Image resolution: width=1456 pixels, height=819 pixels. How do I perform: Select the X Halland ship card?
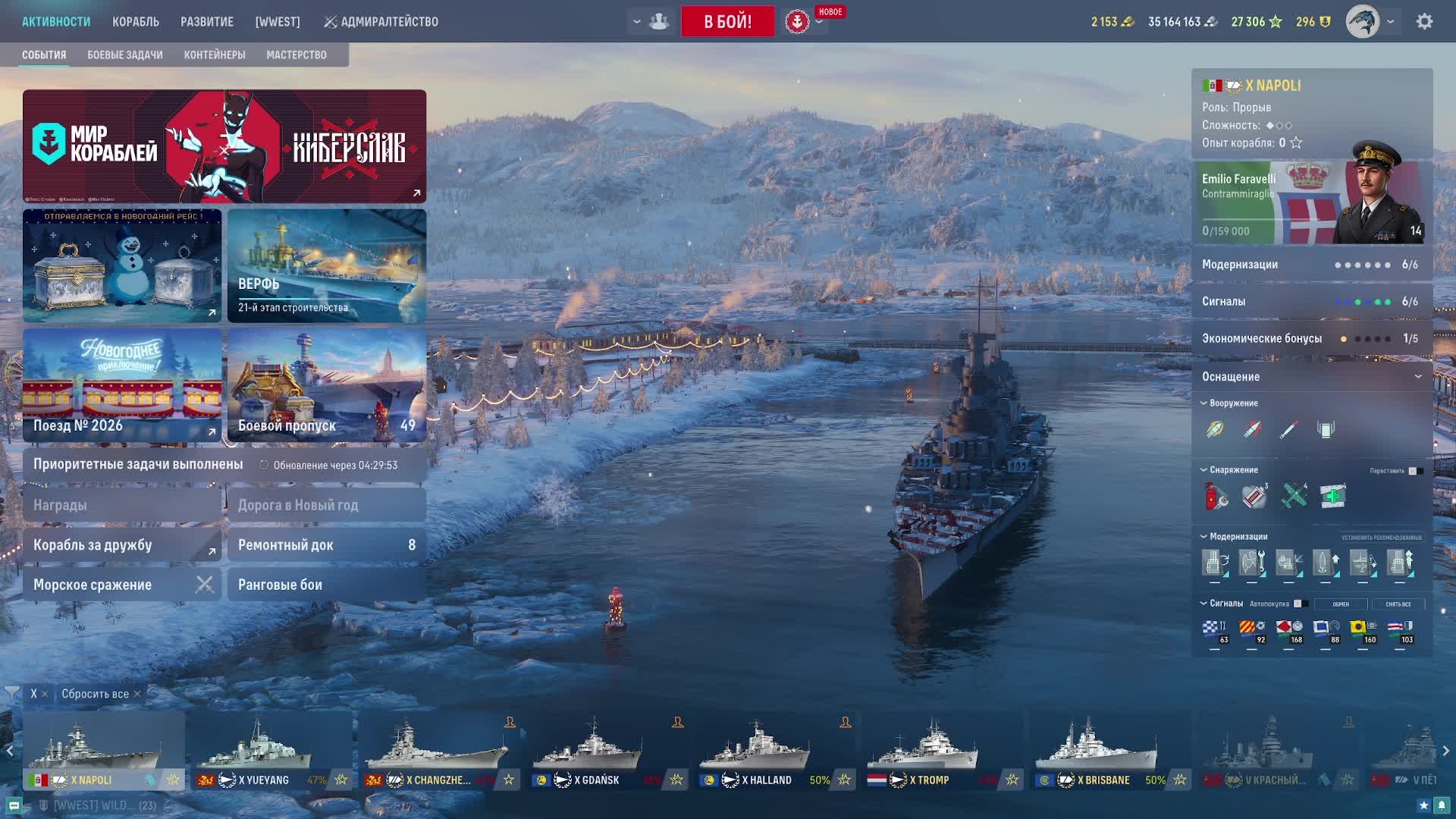coord(774,751)
